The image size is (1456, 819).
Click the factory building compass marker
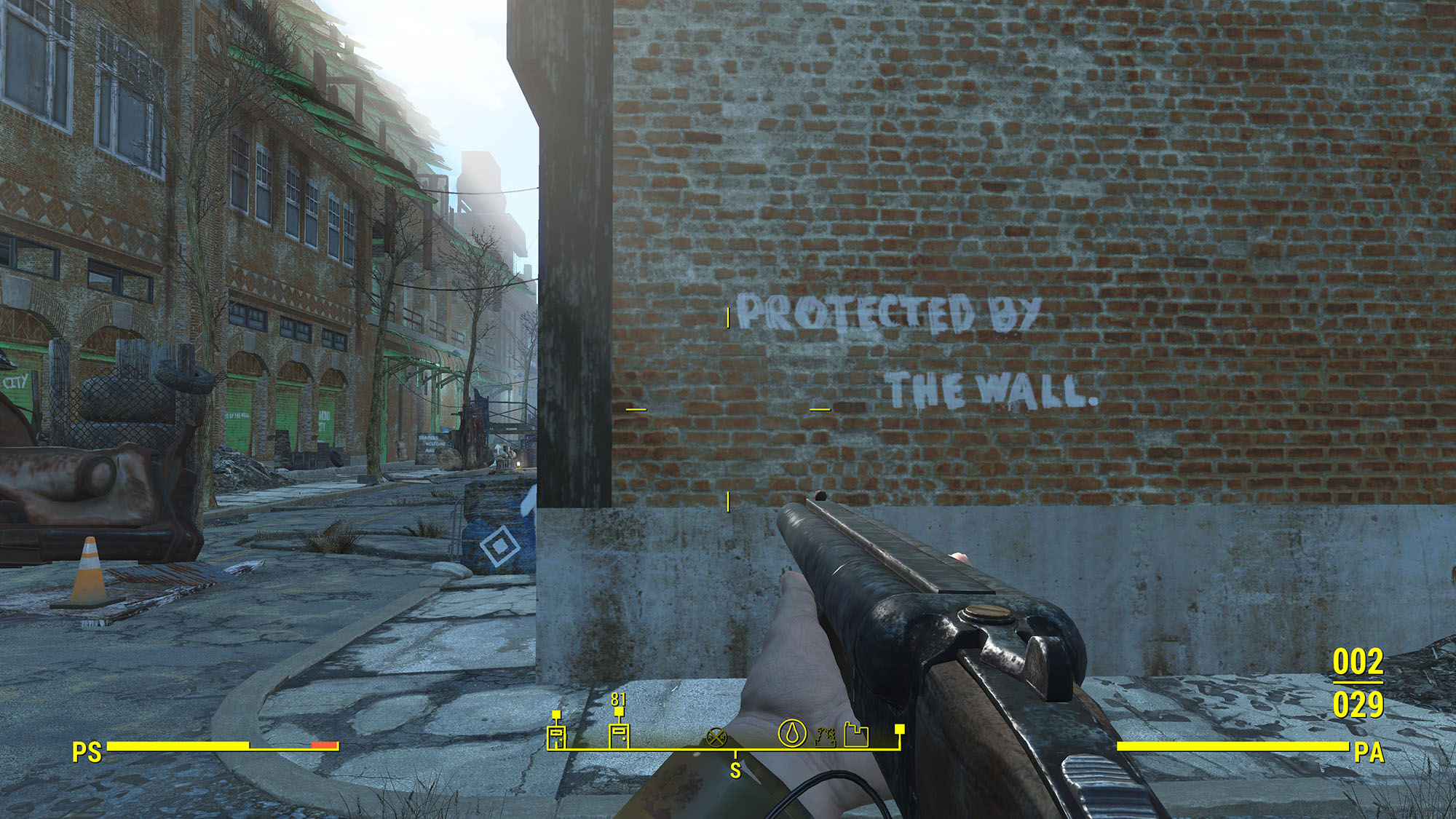pyautogui.click(x=857, y=735)
